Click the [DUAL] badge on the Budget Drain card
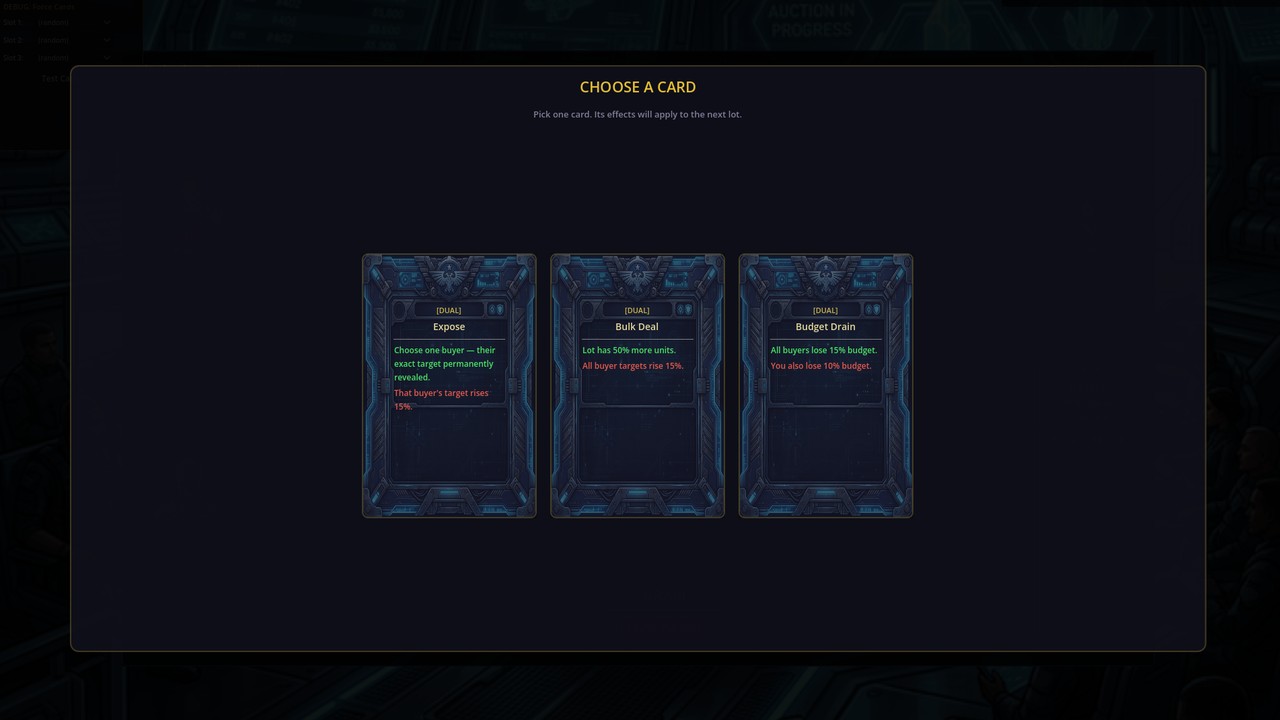Screen dimensions: 1280x720 [825, 310]
